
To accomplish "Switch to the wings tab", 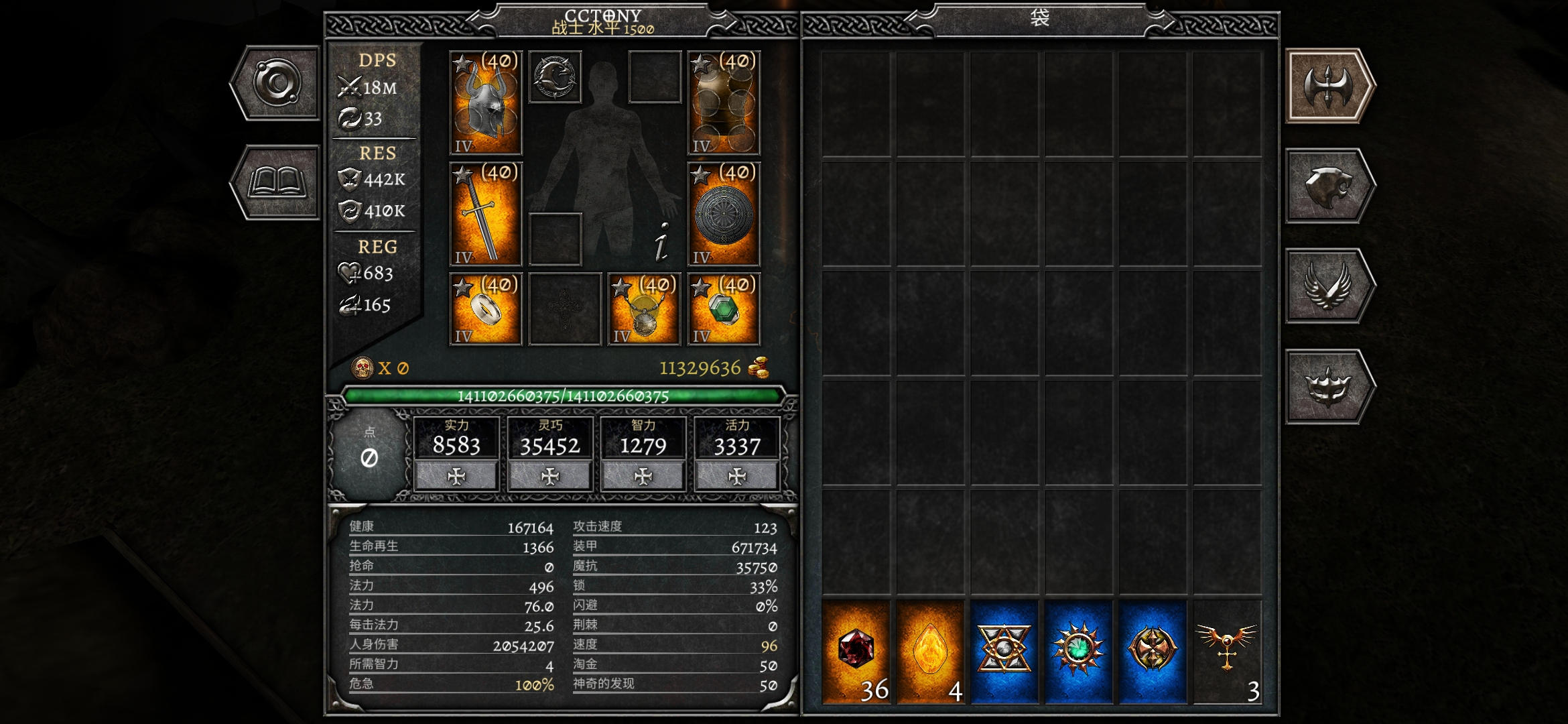I will [x=1328, y=286].
